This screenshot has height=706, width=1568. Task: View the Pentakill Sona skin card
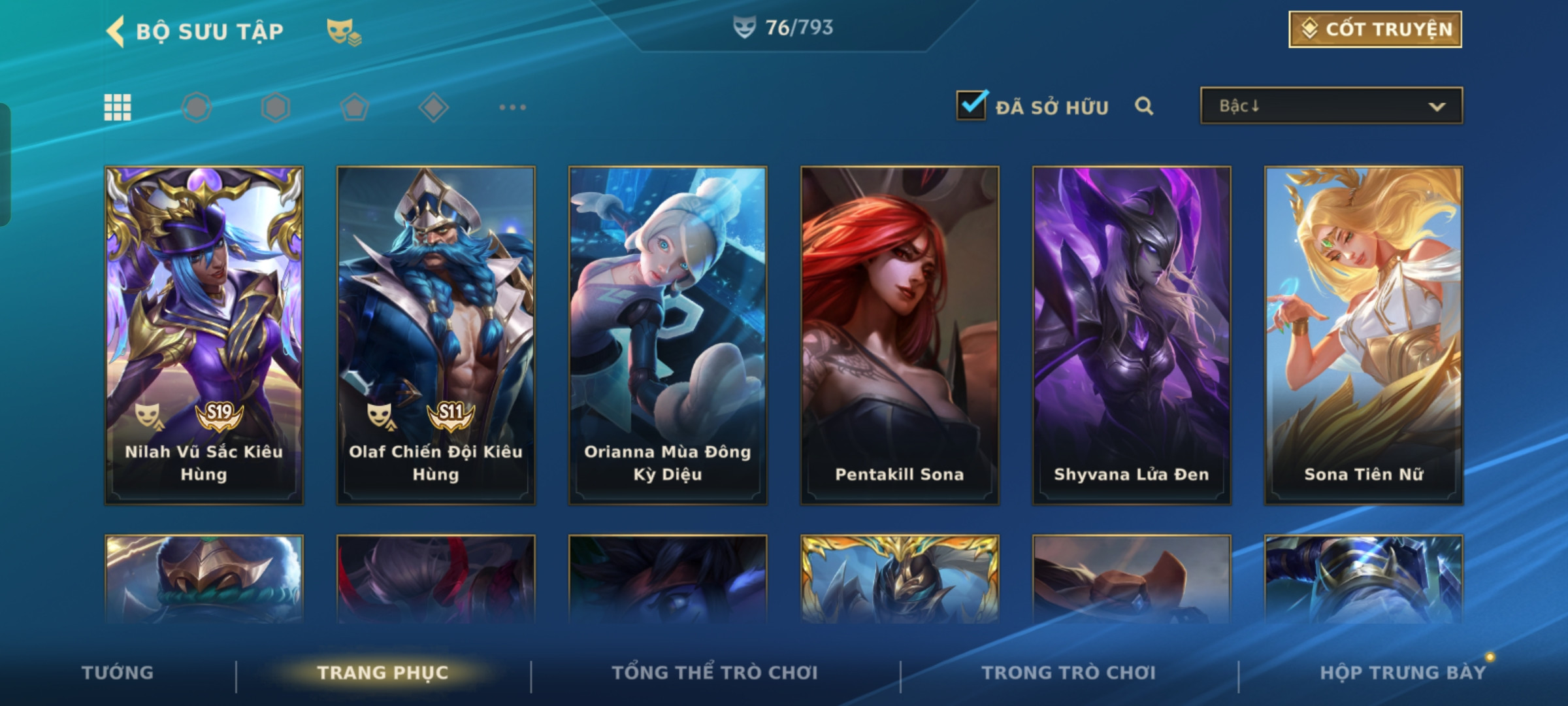pyautogui.click(x=900, y=335)
